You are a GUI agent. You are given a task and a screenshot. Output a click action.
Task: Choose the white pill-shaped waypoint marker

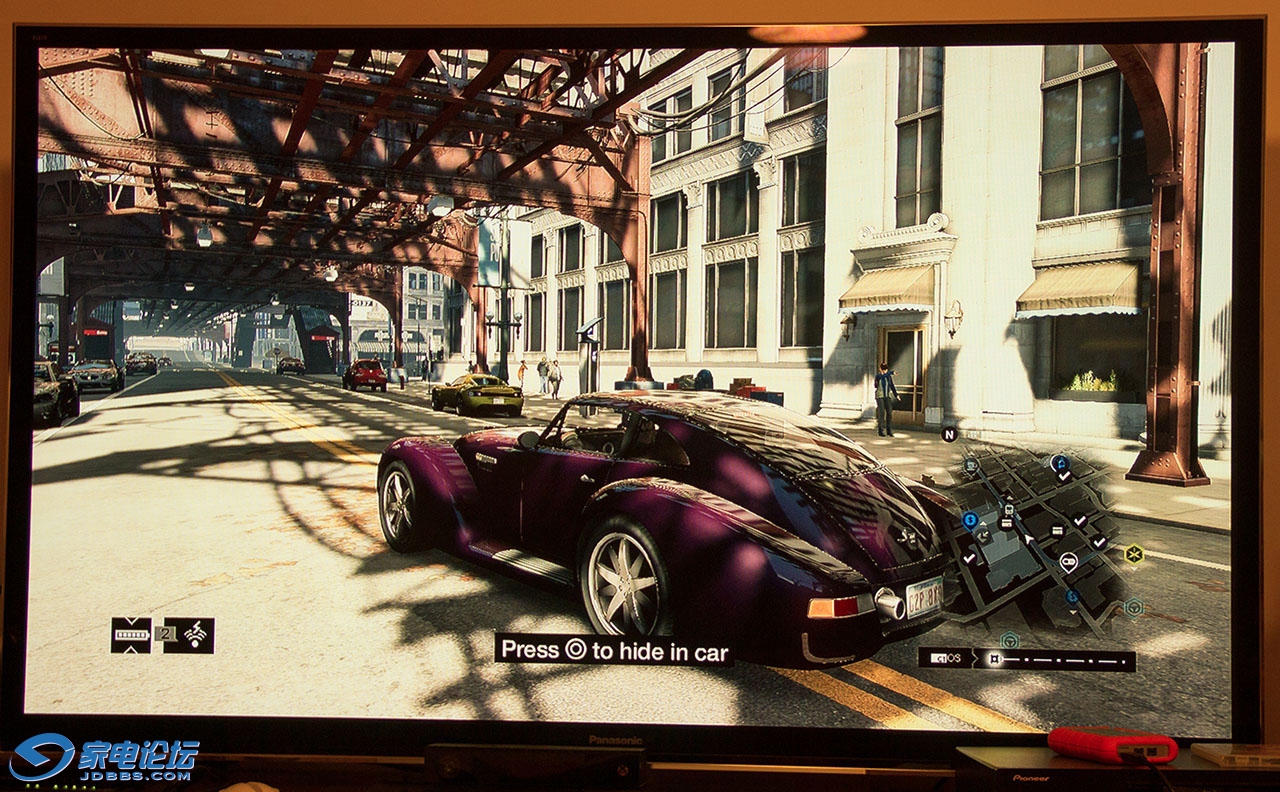click(1068, 561)
